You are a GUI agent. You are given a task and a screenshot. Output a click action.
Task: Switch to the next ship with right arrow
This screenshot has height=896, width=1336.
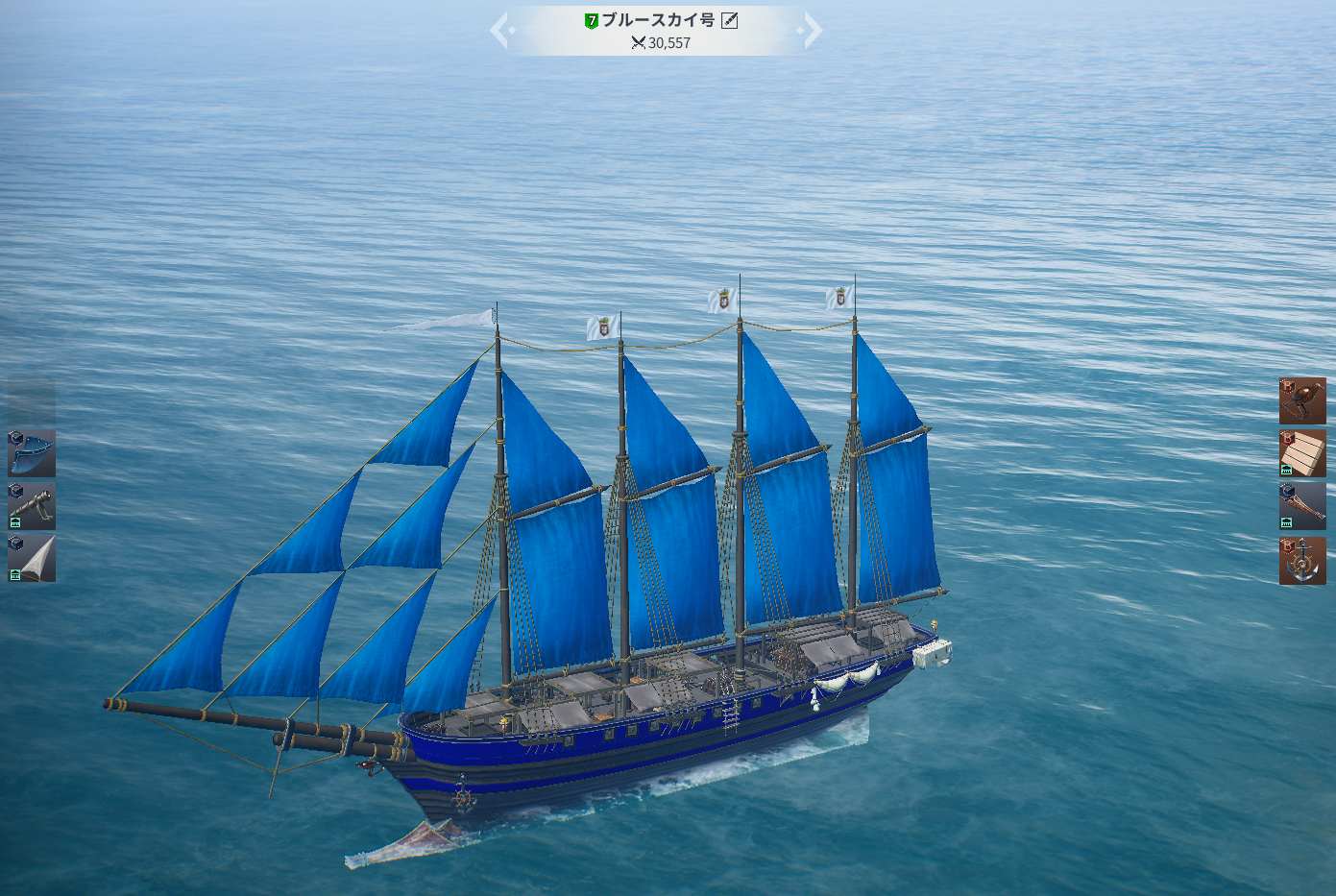[x=812, y=30]
